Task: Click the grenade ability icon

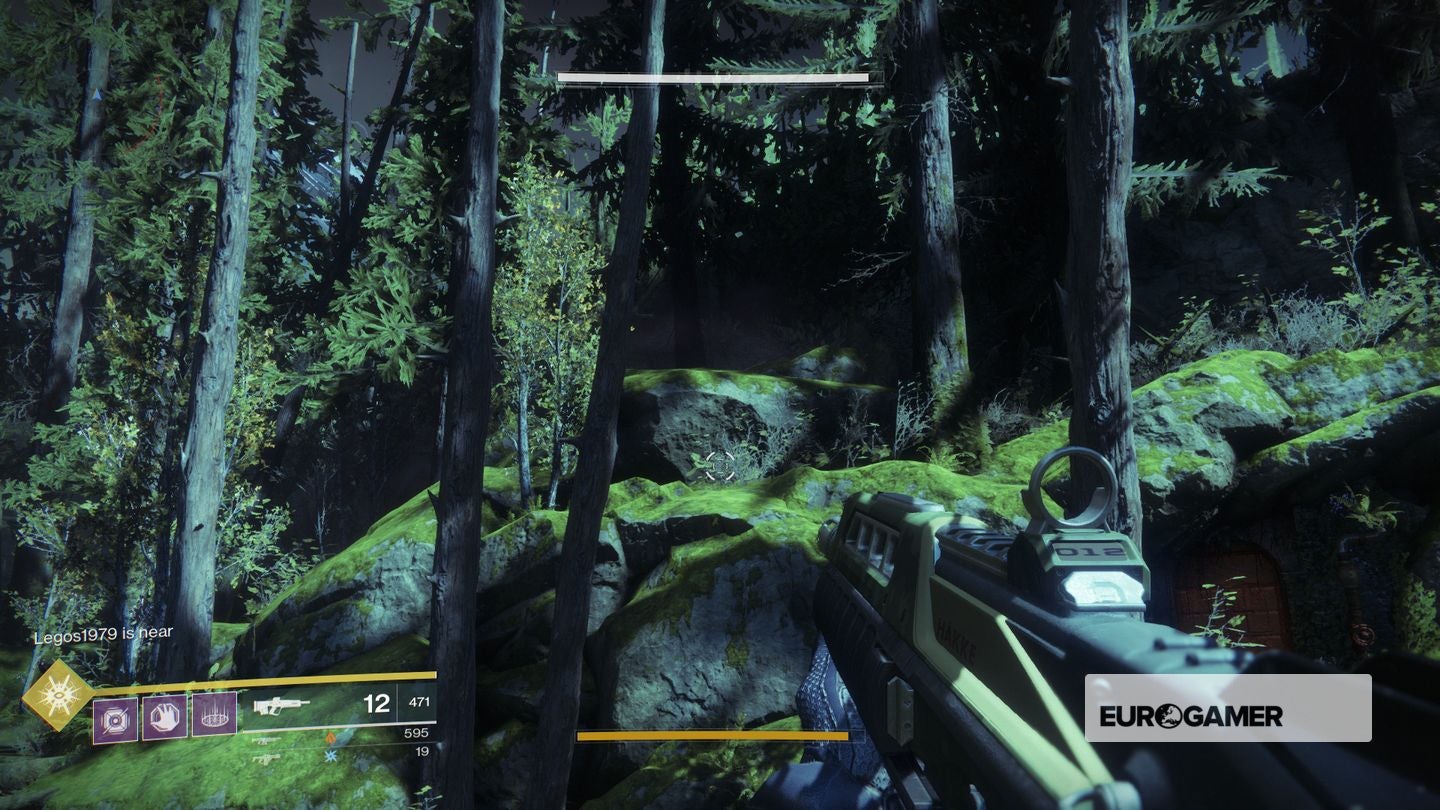Action: [x=114, y=720]
